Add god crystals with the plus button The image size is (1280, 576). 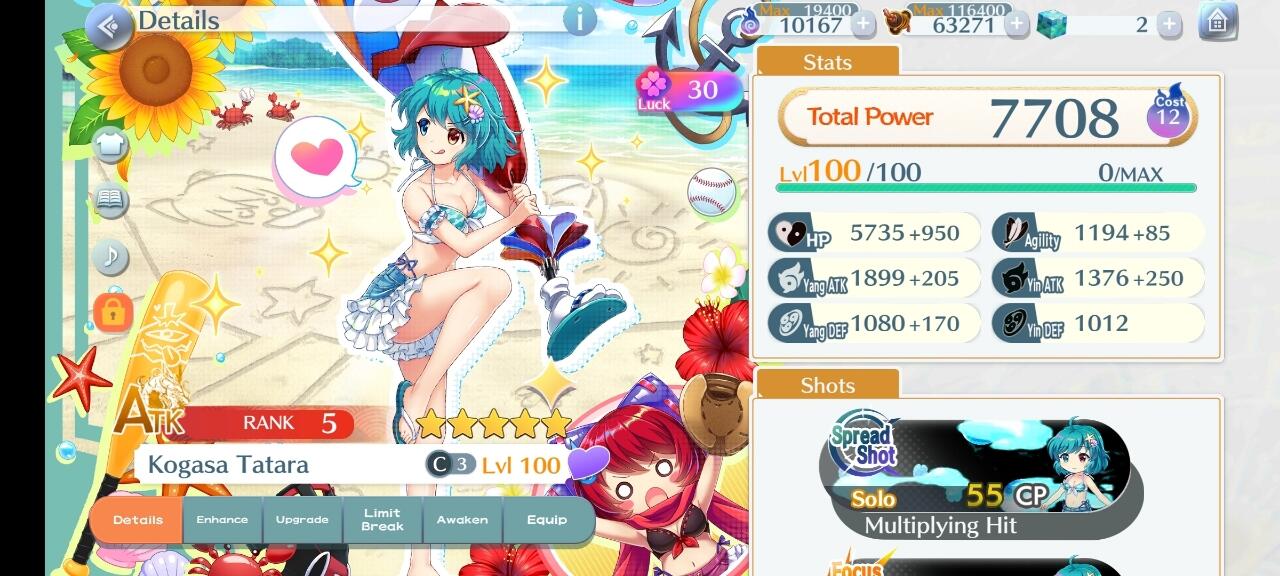(x=1169, y=25)
